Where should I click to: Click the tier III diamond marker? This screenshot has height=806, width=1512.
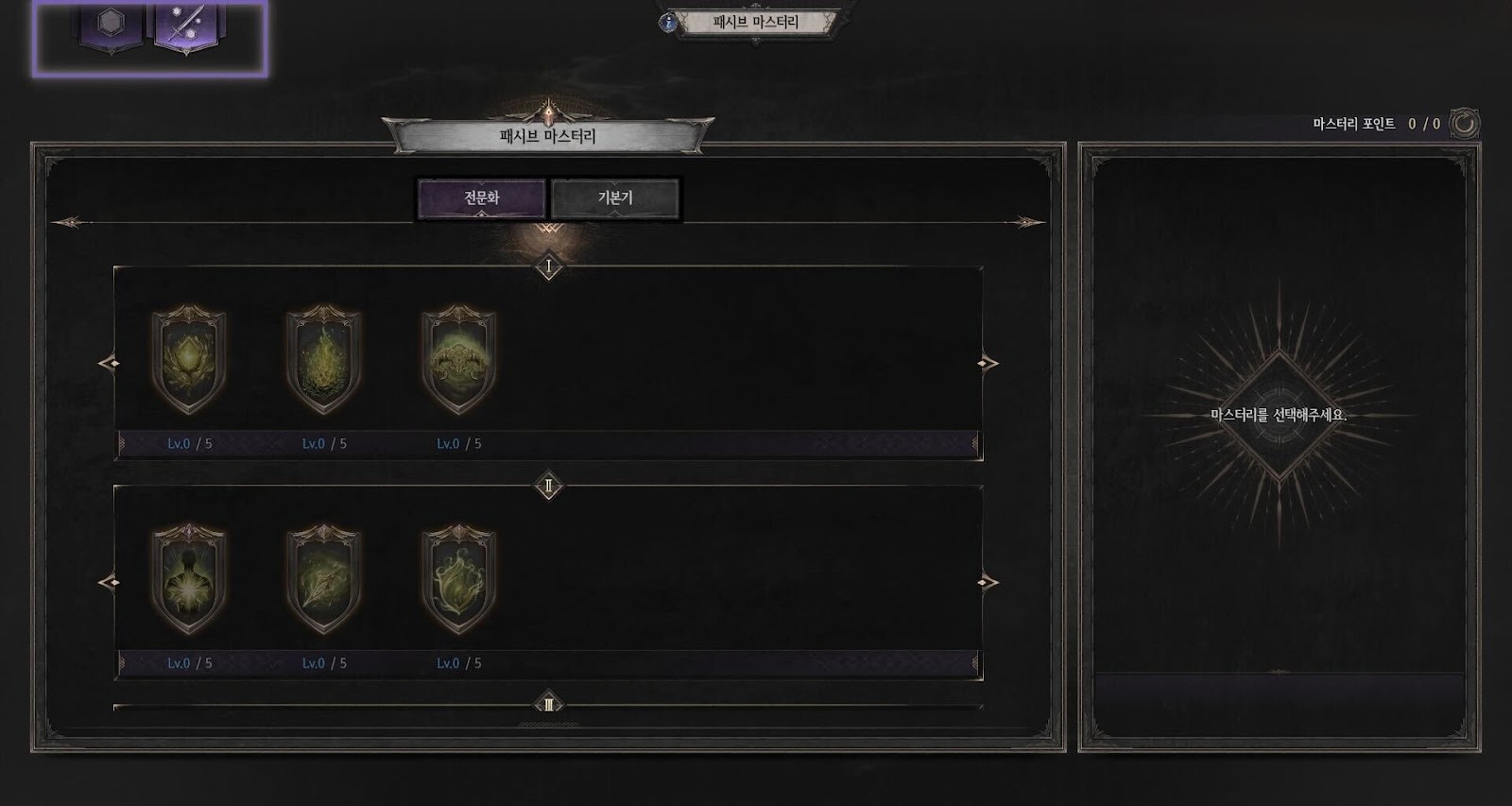tap(549, 704)
